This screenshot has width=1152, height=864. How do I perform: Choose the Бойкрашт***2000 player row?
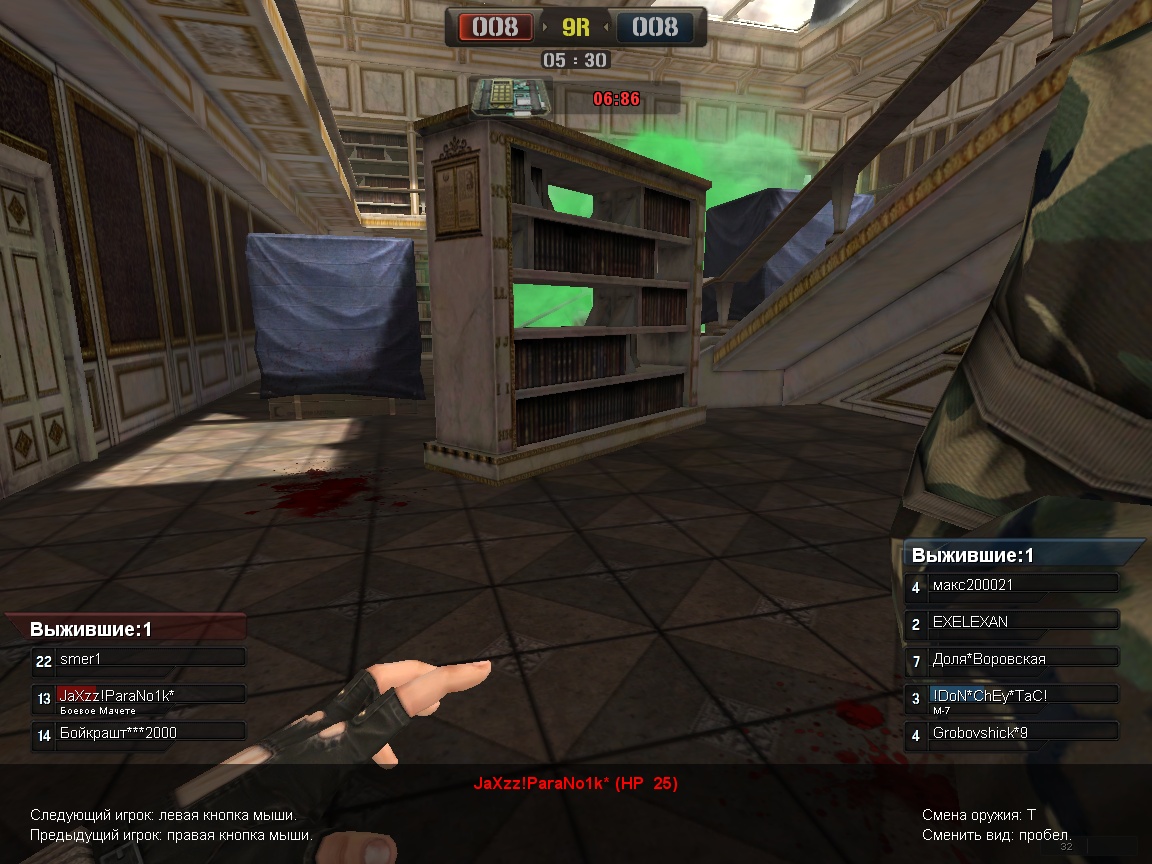tap(140, 734)
